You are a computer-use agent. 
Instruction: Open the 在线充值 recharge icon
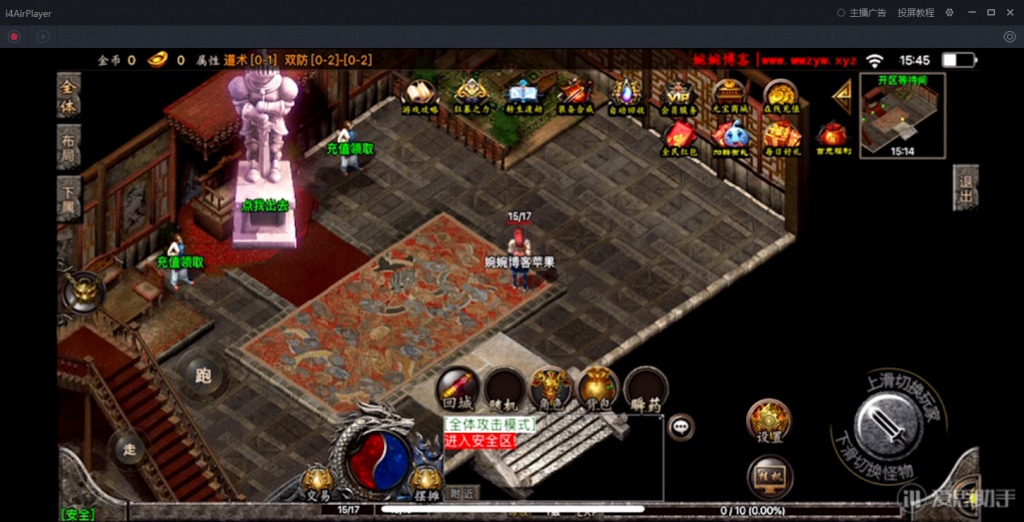tap(780, 96)
